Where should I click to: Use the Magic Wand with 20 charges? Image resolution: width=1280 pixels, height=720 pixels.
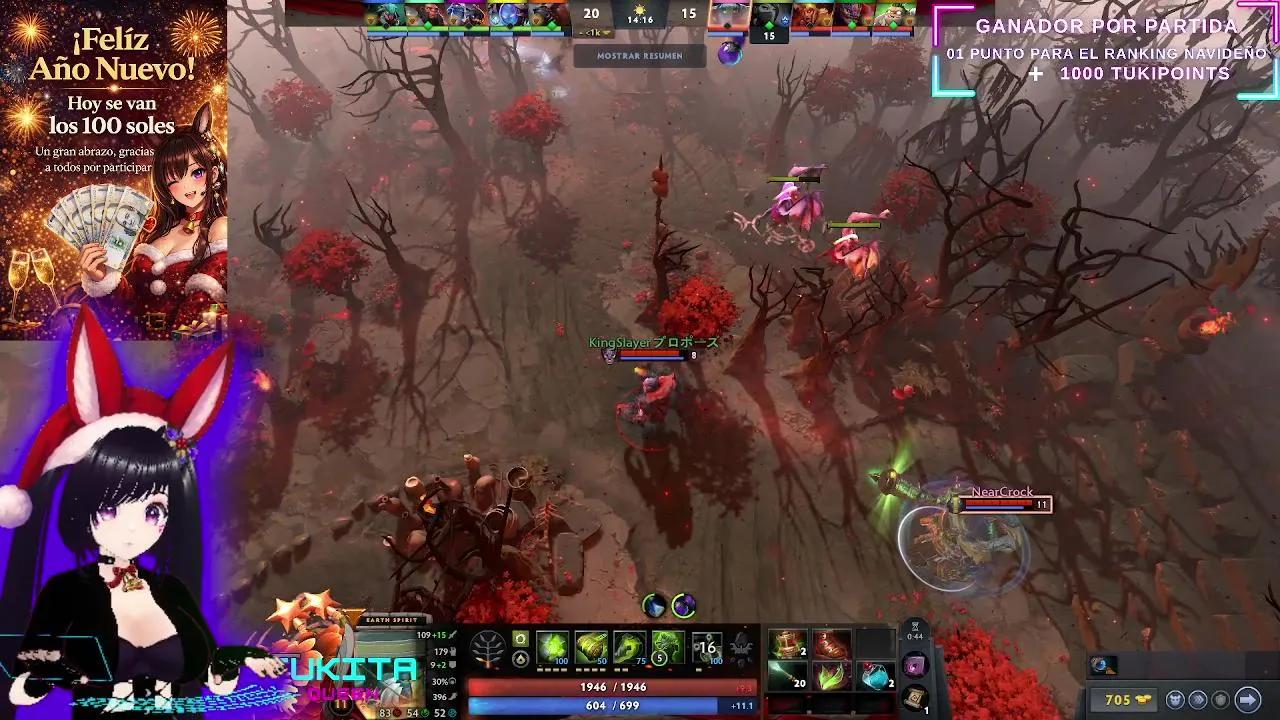[x=788, y=677]
